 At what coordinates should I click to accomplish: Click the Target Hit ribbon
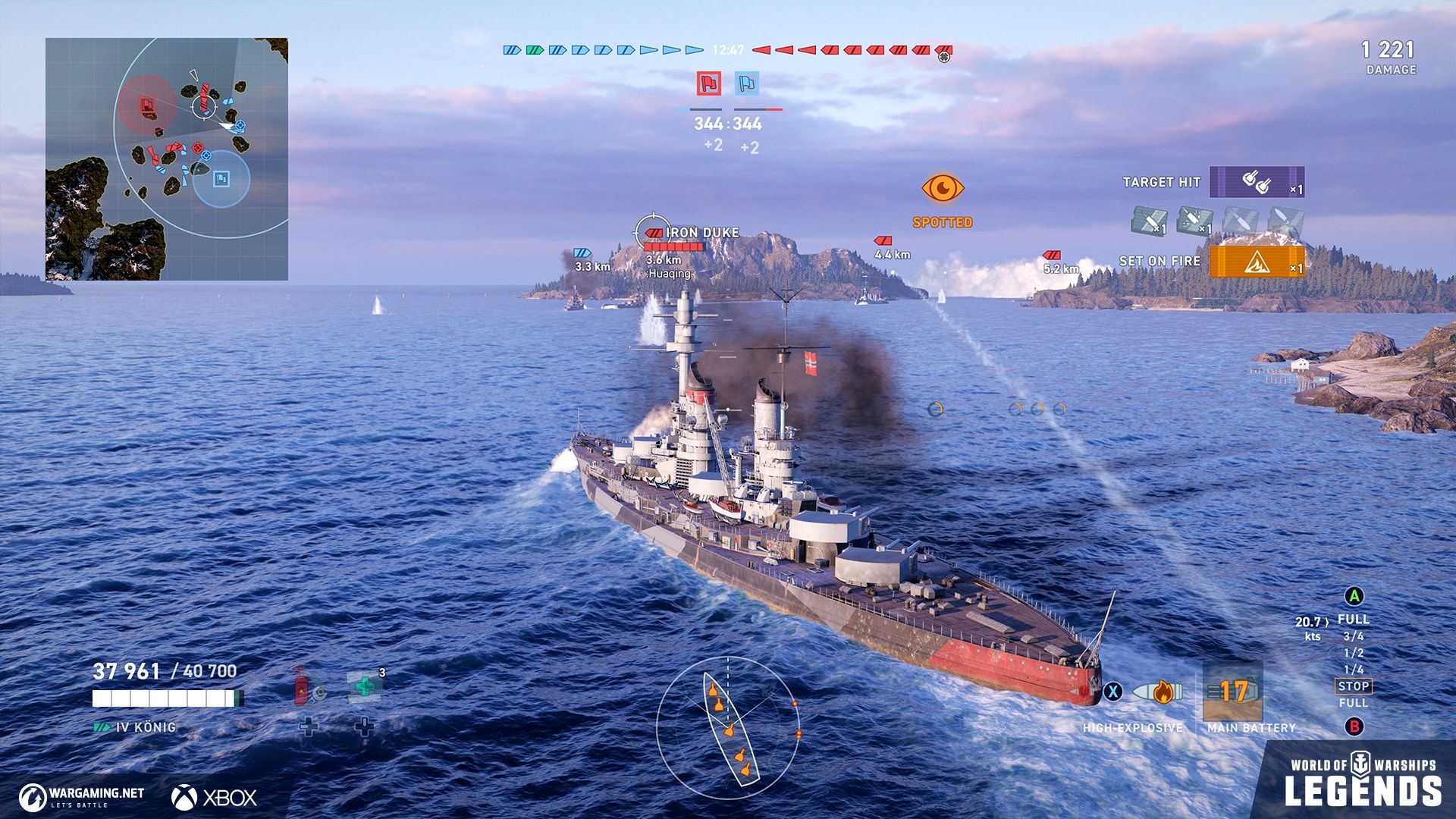1257,182
